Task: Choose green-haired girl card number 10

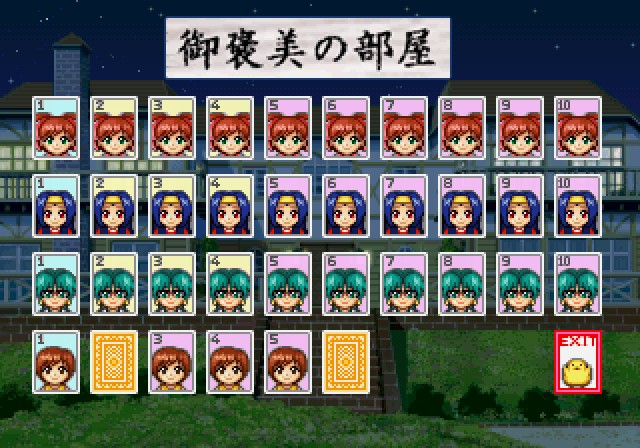Action: (x=578, y=284)
